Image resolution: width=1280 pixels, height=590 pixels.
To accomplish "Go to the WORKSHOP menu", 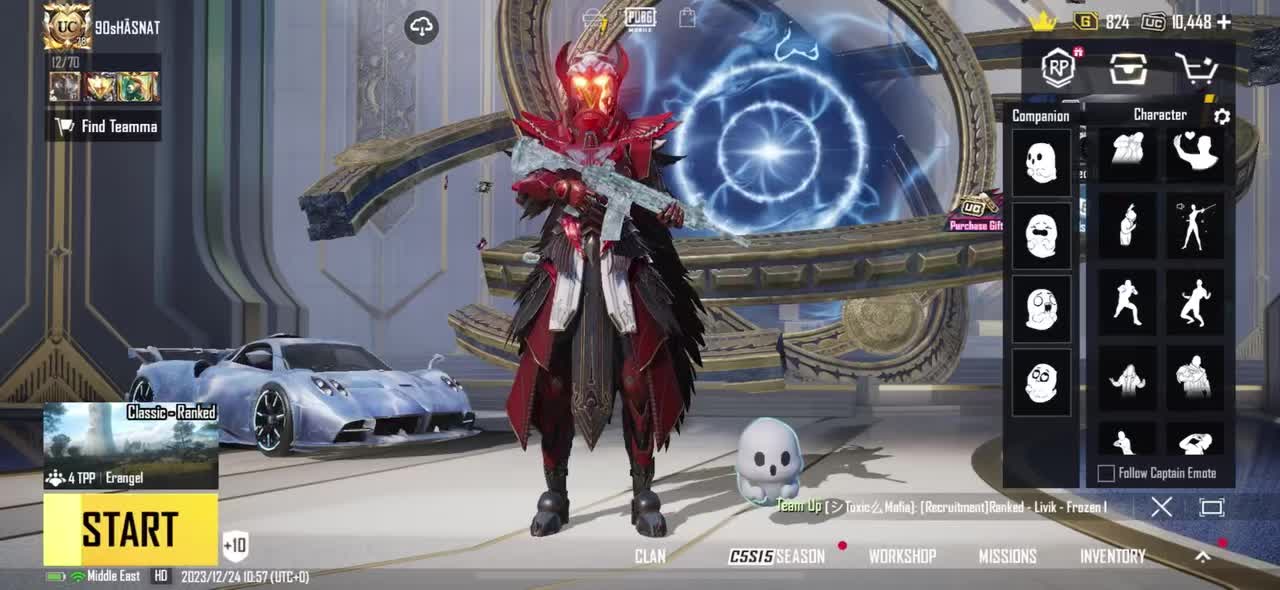I will (x=902, y=556).
